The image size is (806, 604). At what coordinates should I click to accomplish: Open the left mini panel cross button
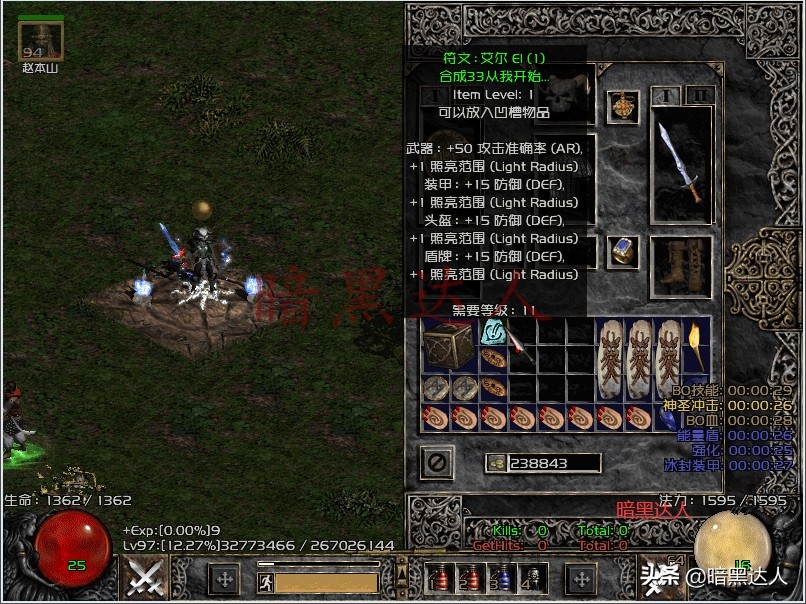224,578
